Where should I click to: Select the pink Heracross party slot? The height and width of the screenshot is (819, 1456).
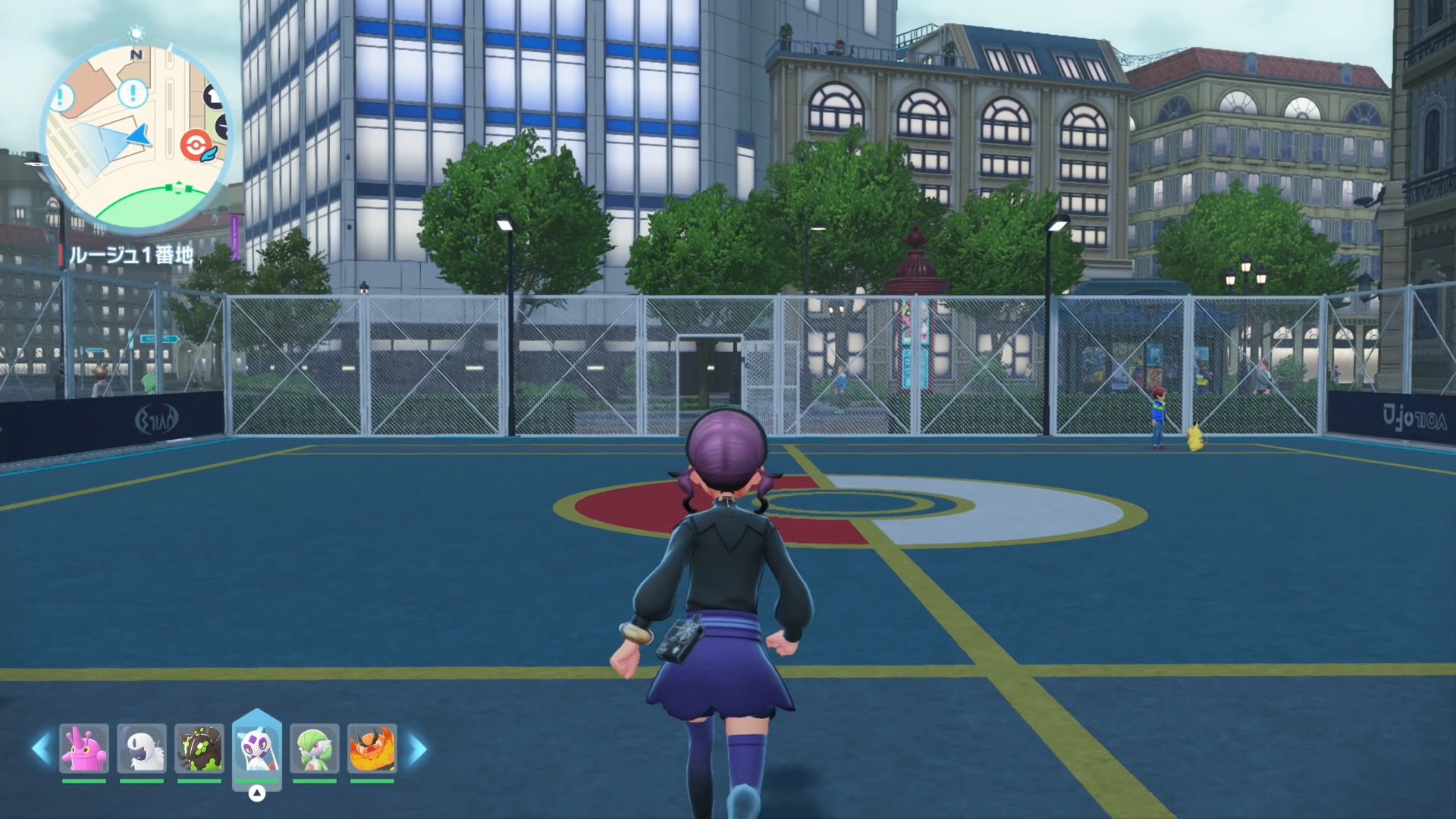pyautogui.click(x=84, y=748)
